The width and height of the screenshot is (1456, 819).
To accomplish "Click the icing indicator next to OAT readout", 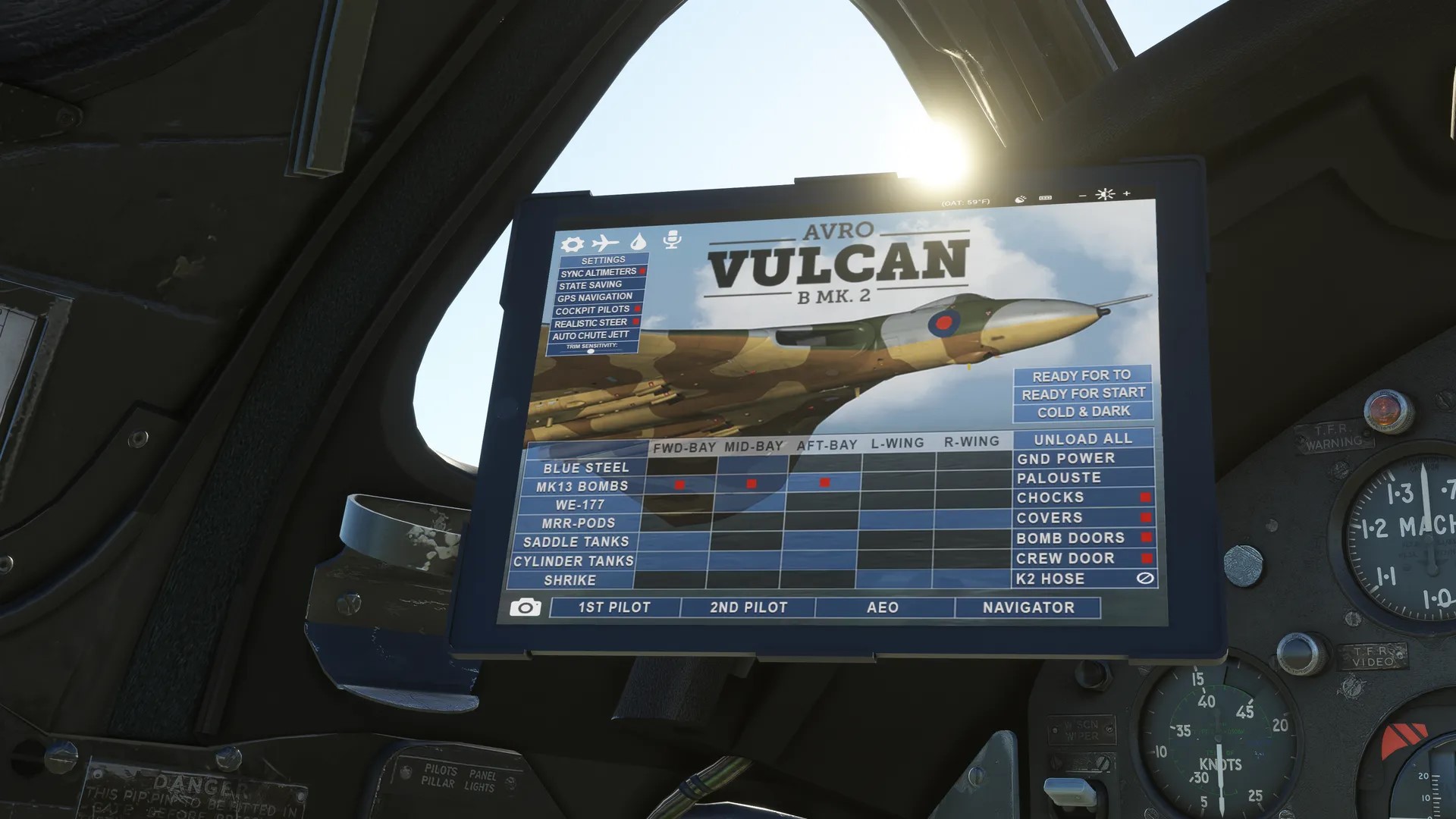I will click(x=1020, y=199).
